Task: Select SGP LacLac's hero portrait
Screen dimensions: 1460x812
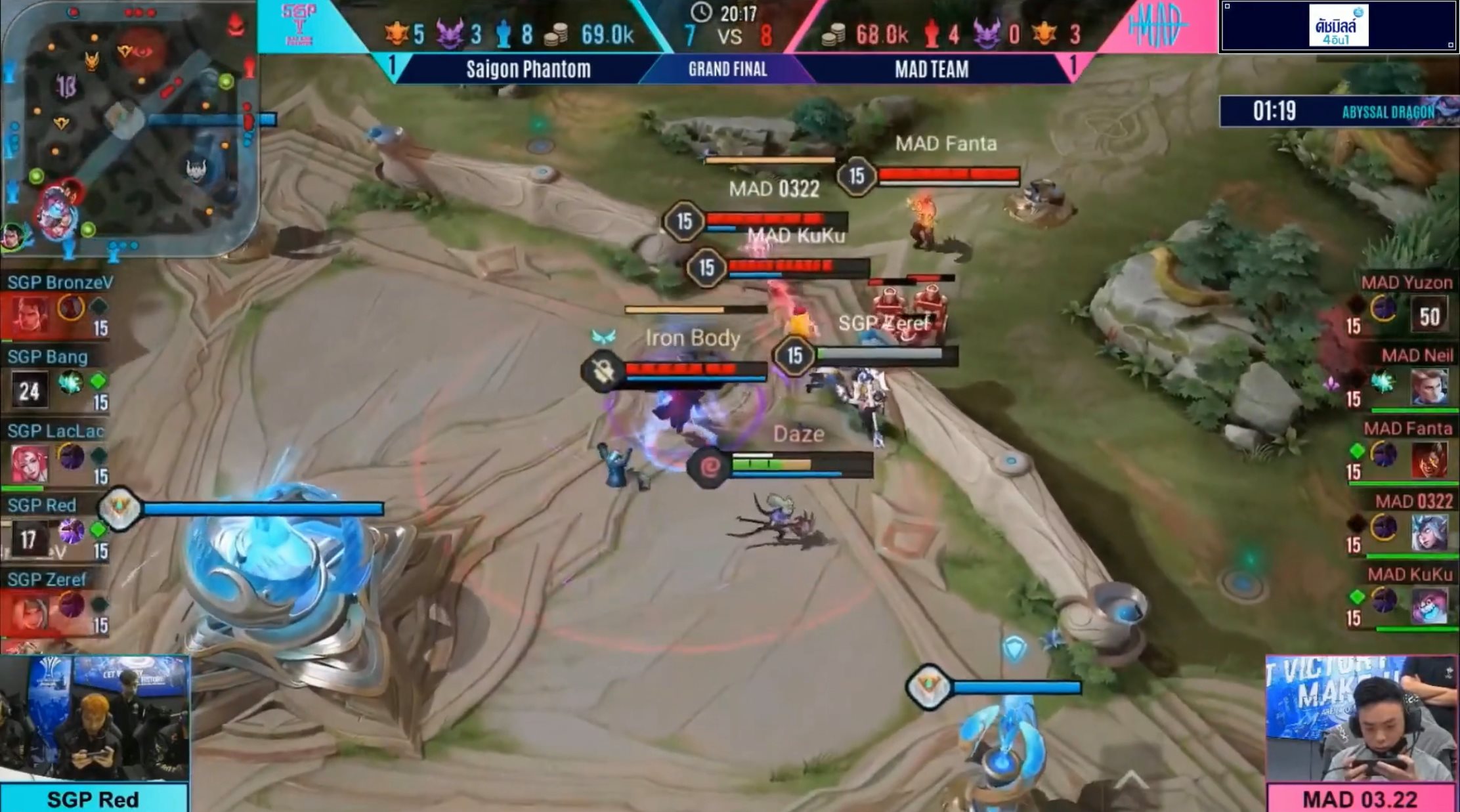Action: (29, 463)
